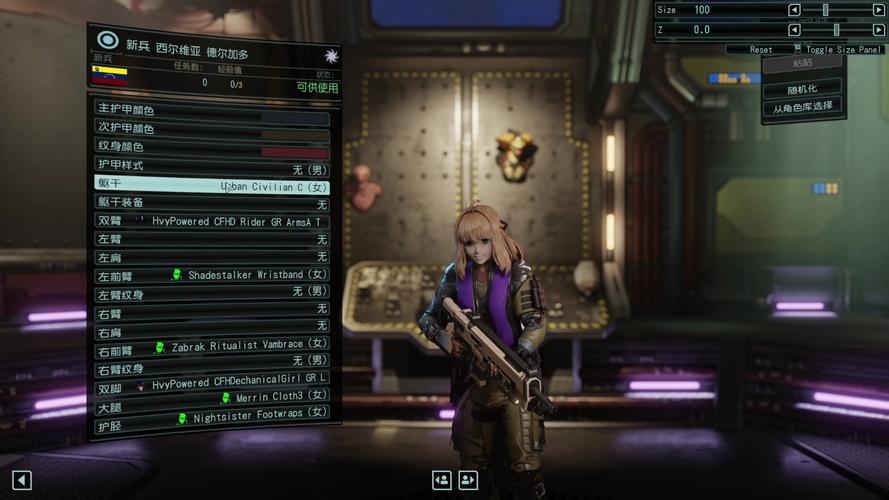The height and width of the screenshot is (500, 889).
Task: Open the Merrin Cloth3 thighs row
Action: pos(212,397)
